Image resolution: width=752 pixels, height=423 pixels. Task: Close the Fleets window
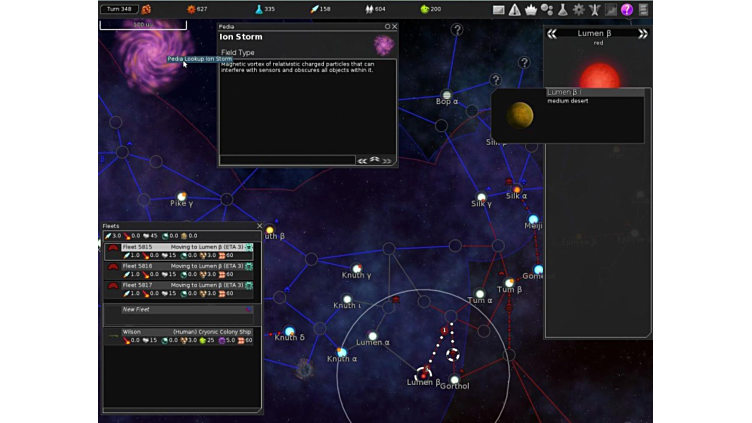pyautogui.click(x=259, y=226)
